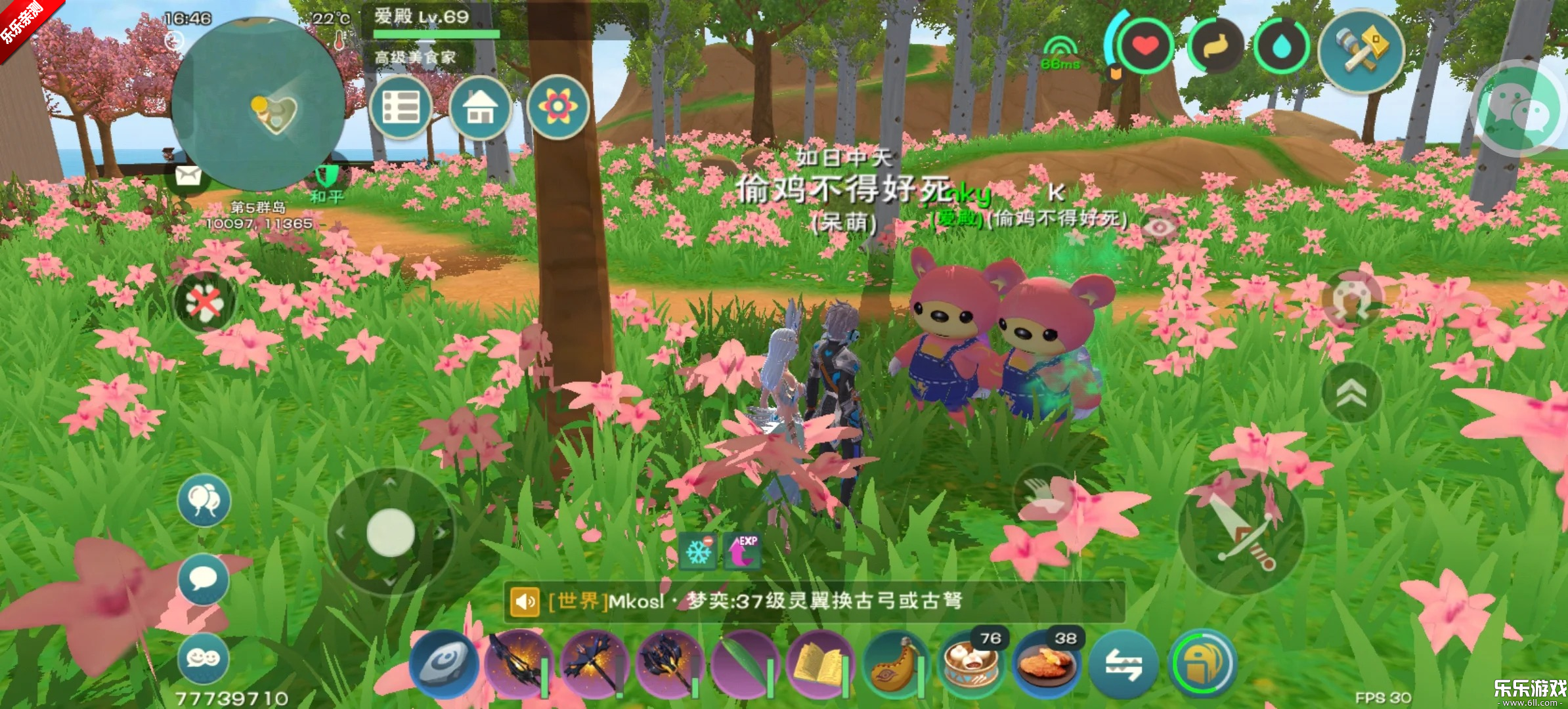
Task: Open the speech bubble chat button
Action: click(203, 579)
